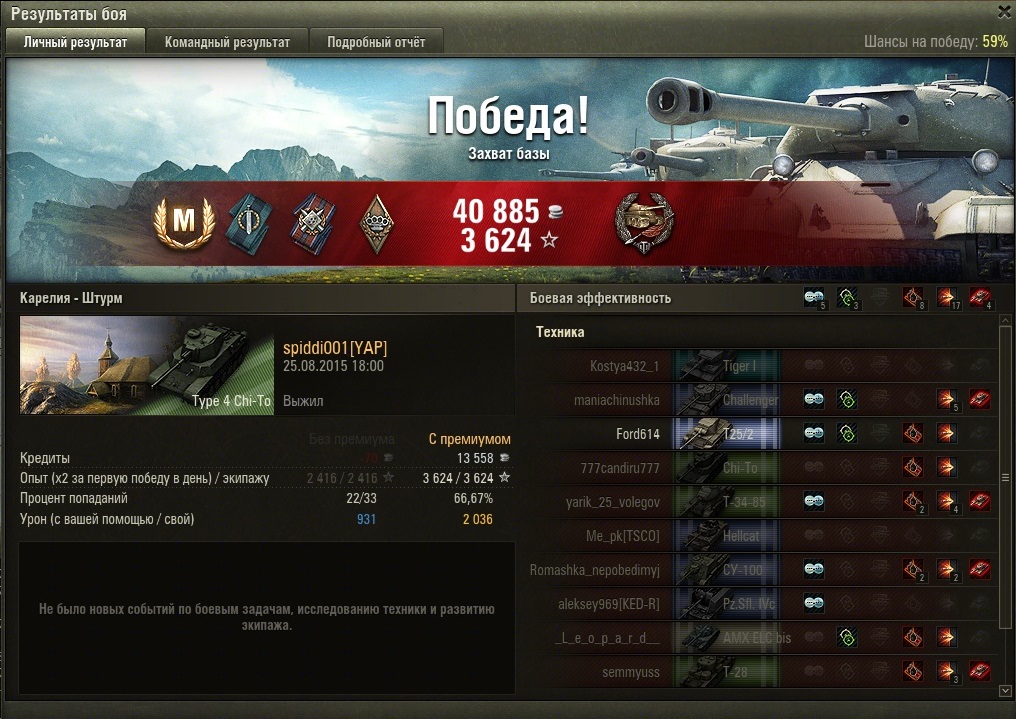Click the Type 4 Chi-To vehicle thumbnail
Screen dimensions: 1016x719
[147, 365]
